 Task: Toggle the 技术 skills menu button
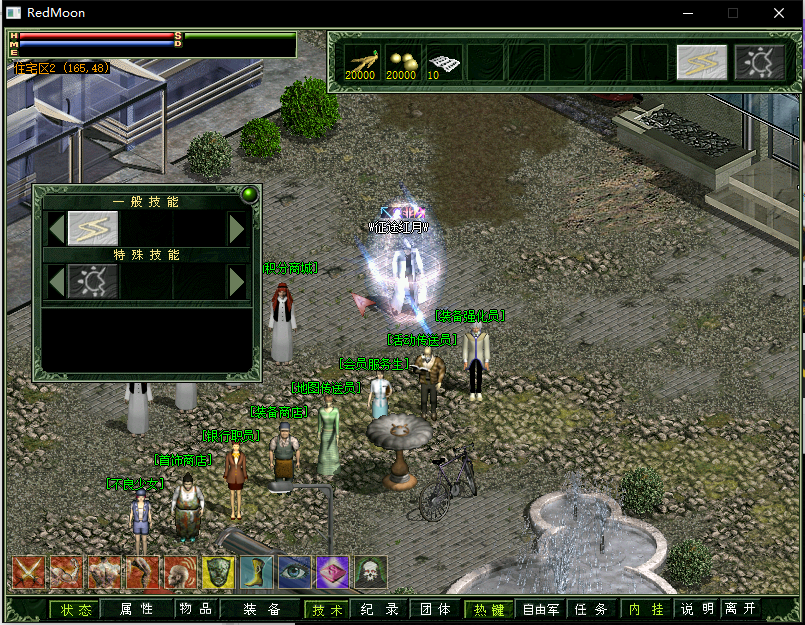coord(327,609)
